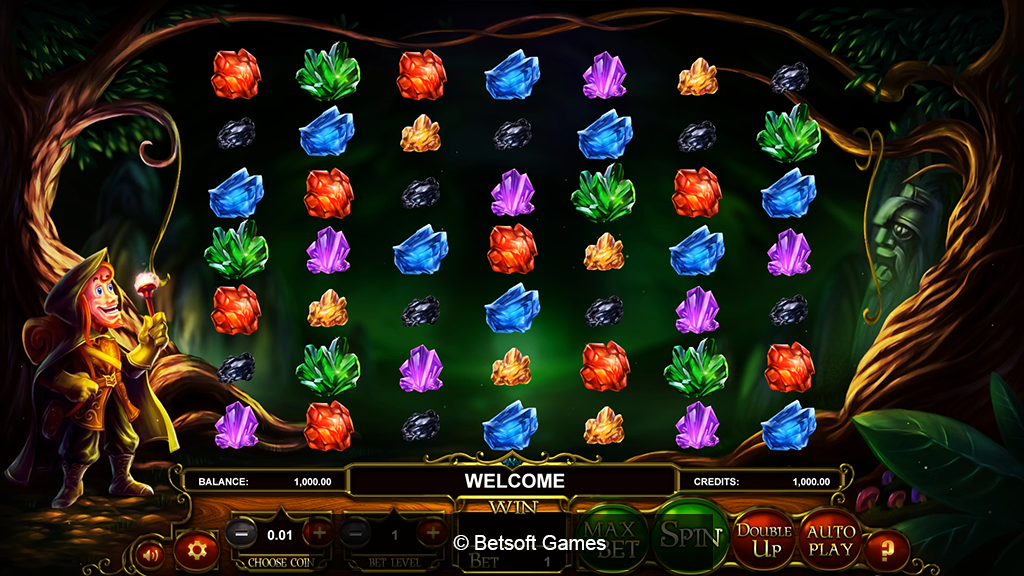1024x576 pixels.
Task: Decrease the coin value with minus
Action: tap(241, 533)
